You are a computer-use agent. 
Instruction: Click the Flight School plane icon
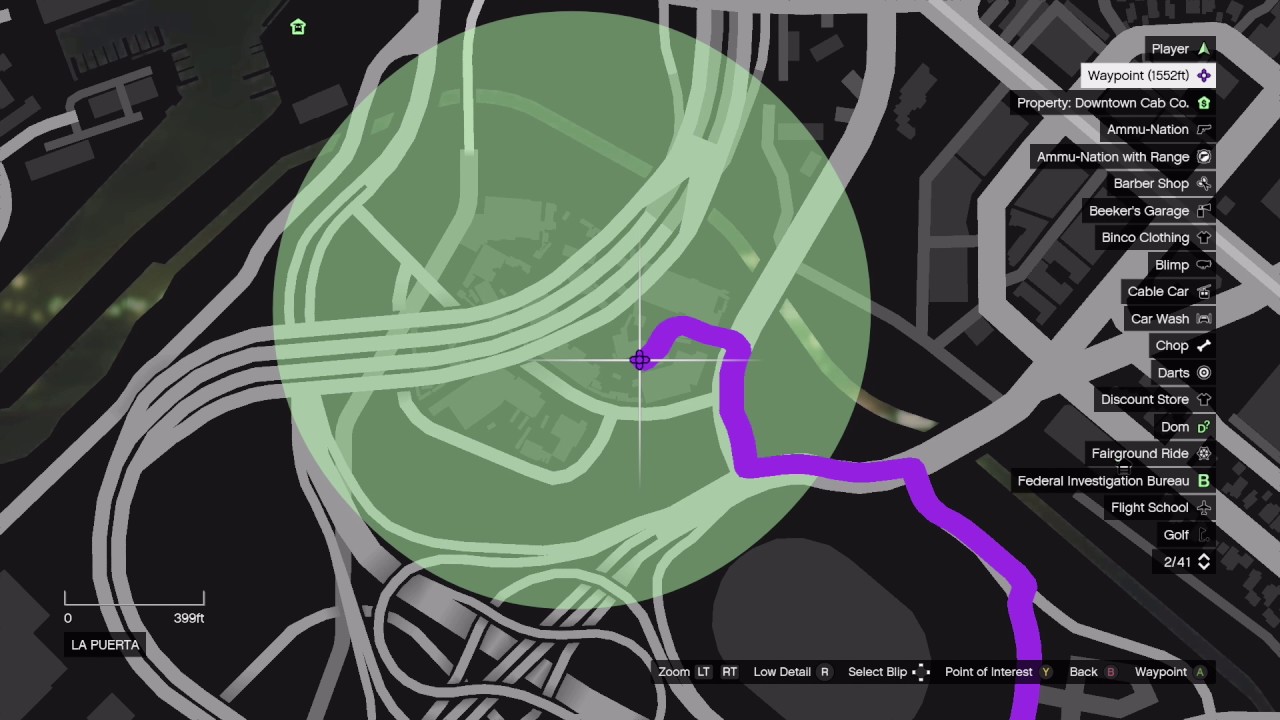(x=1203, y=507)
